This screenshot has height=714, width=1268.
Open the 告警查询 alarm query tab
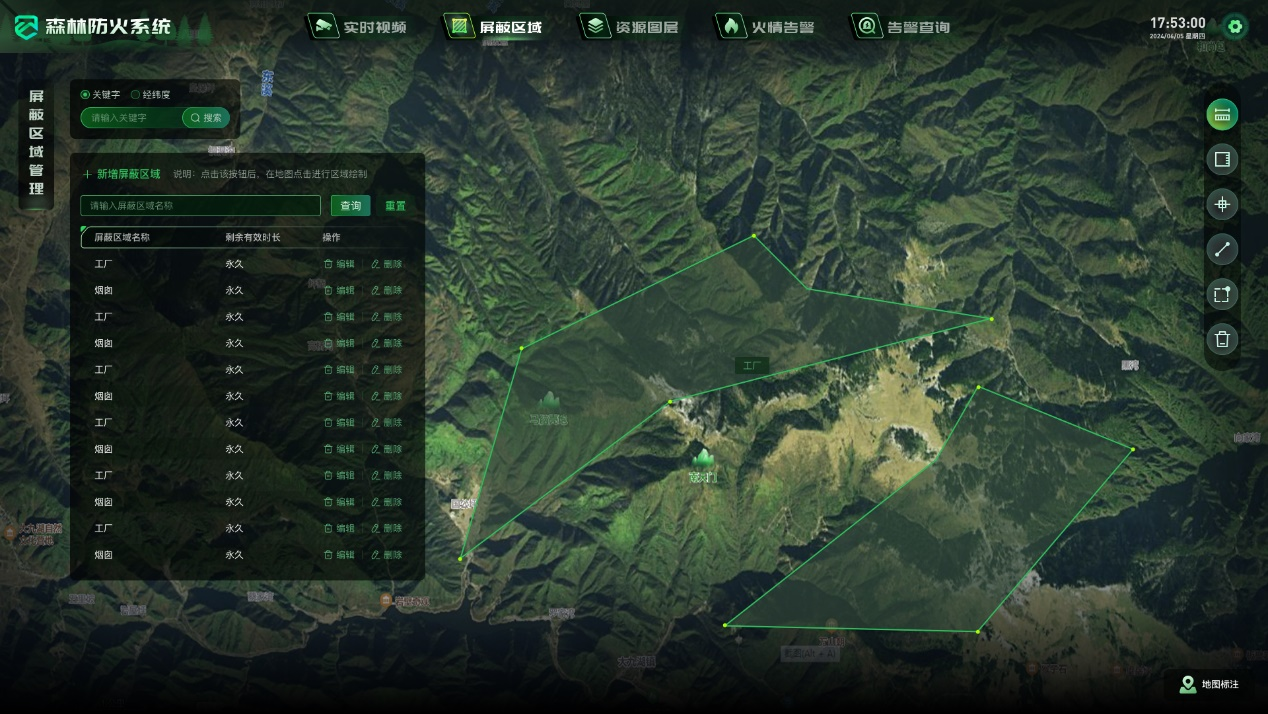(x=903, y=27)
